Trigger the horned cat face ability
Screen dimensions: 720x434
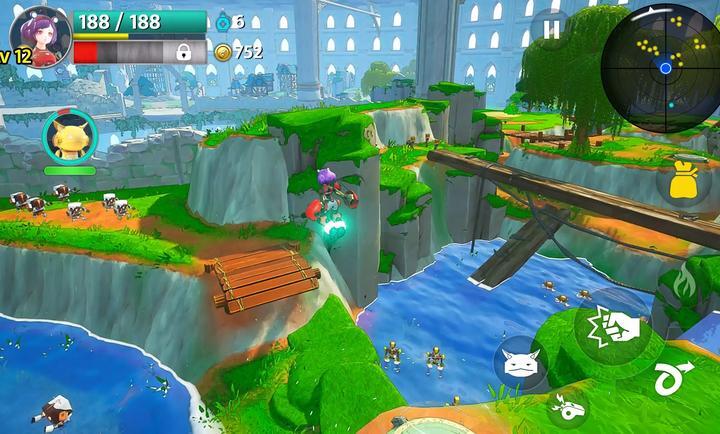tap(520, 363)
